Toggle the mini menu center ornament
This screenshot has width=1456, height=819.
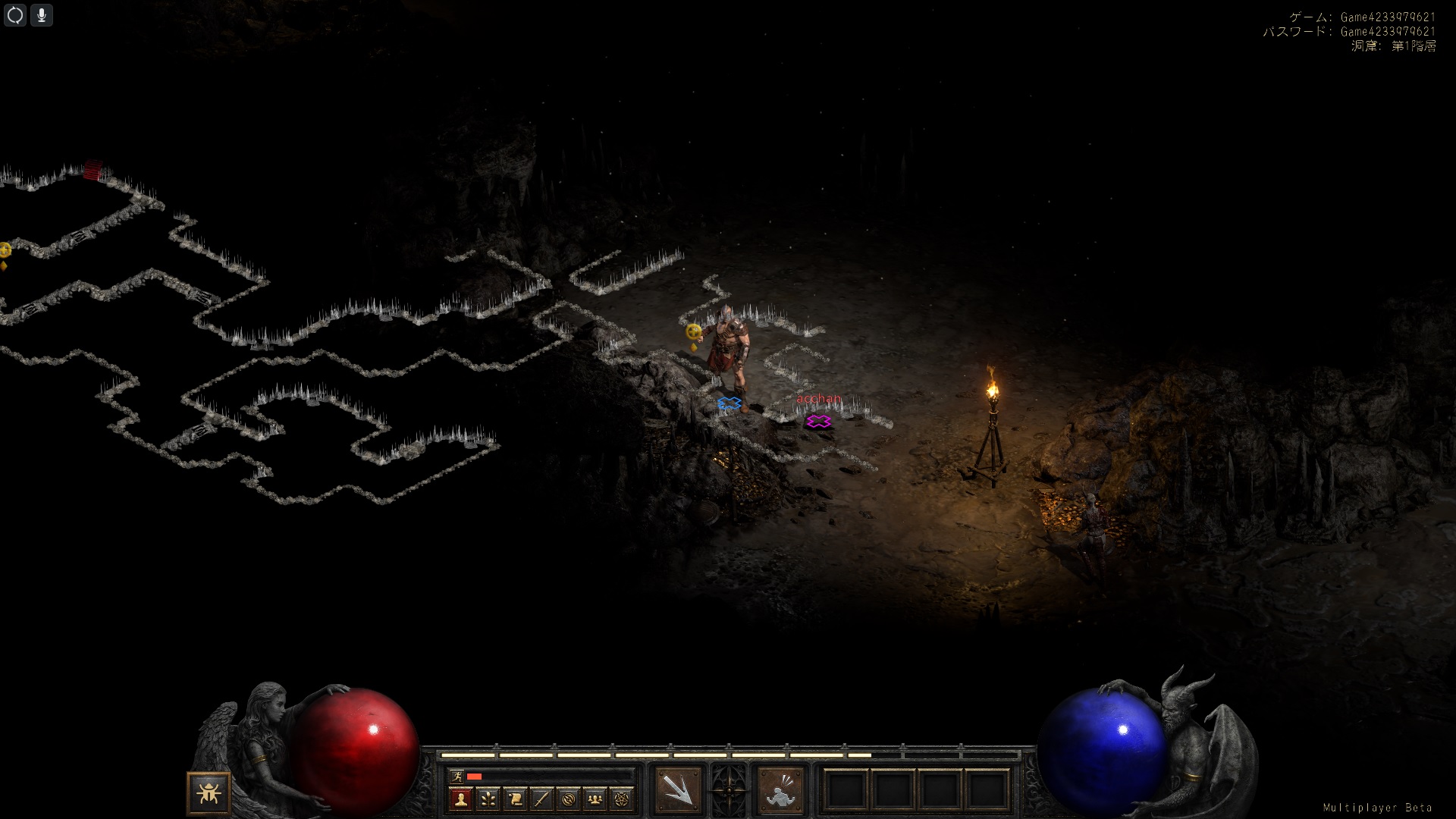tap(729, 789)
